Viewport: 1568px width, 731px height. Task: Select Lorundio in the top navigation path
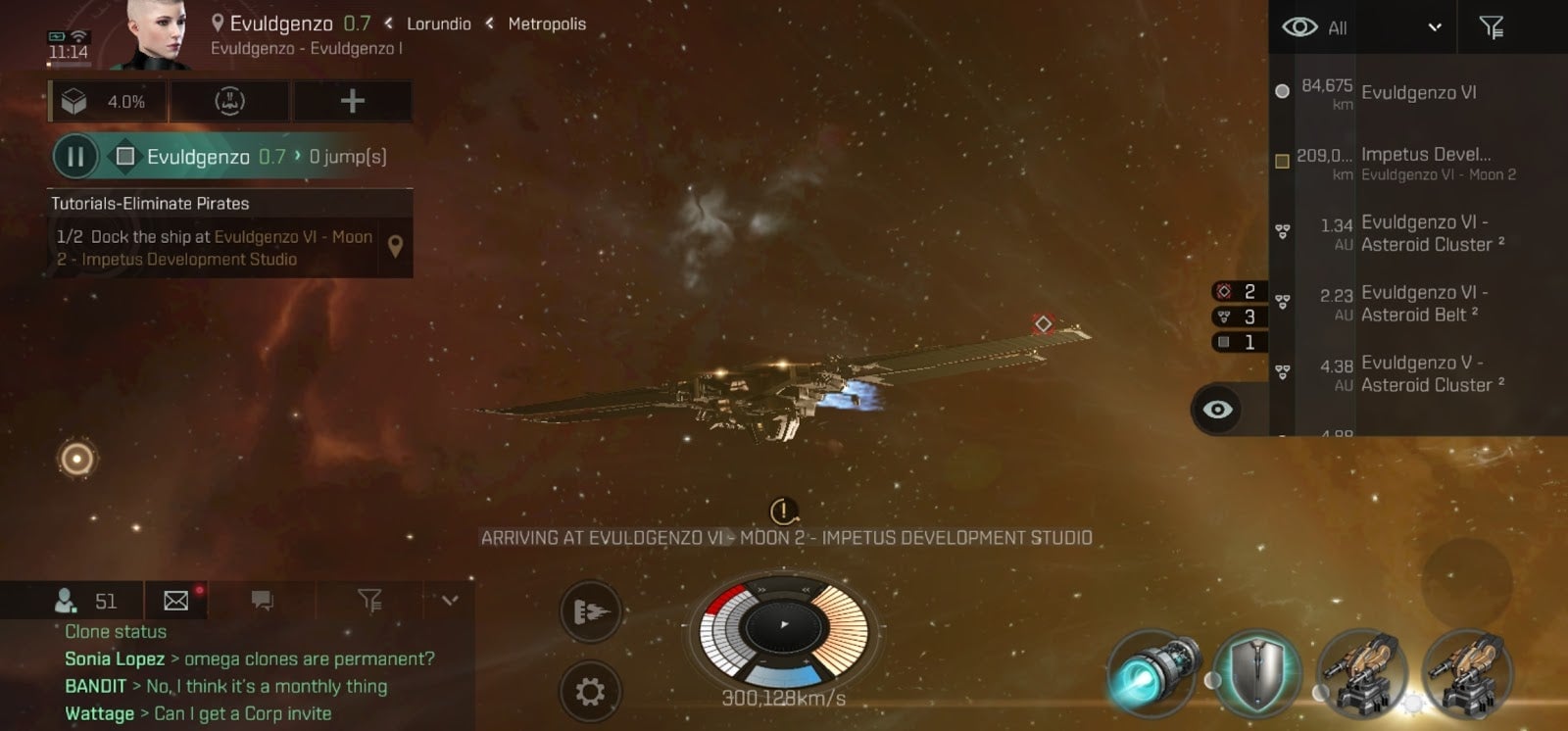coord(438,24)
